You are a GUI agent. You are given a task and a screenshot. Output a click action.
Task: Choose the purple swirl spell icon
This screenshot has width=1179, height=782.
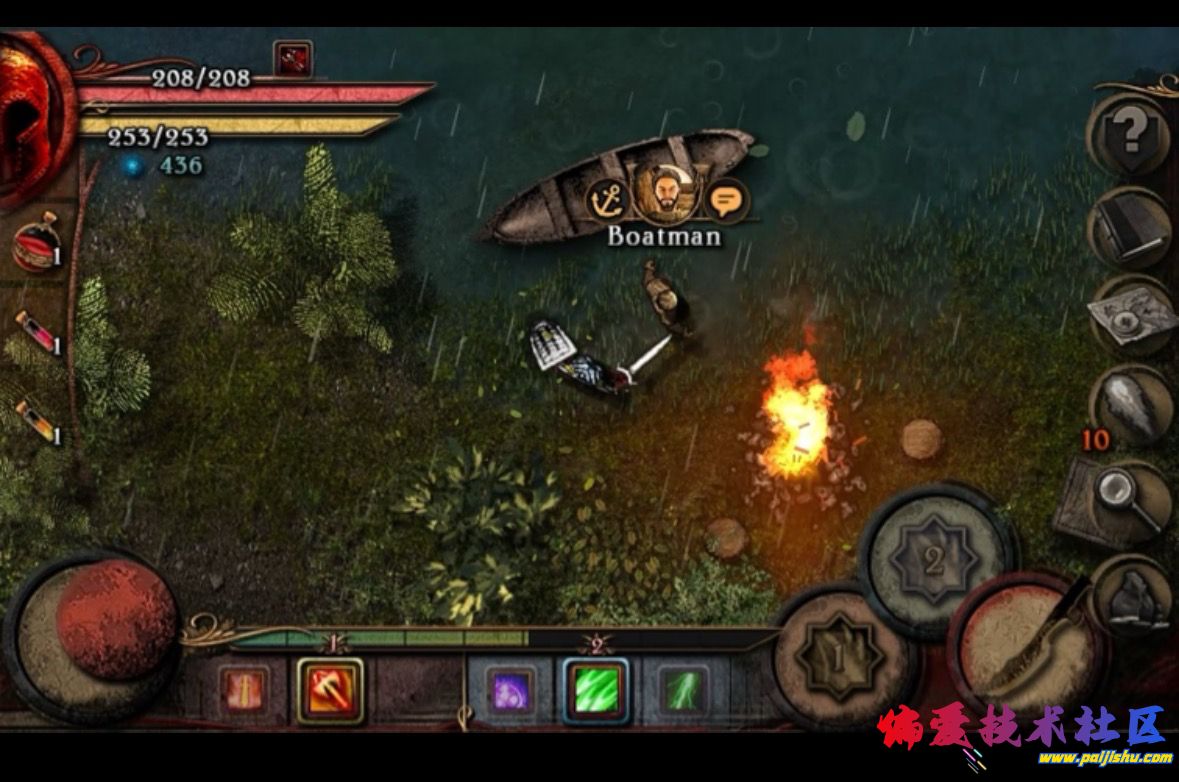[509, 690]
